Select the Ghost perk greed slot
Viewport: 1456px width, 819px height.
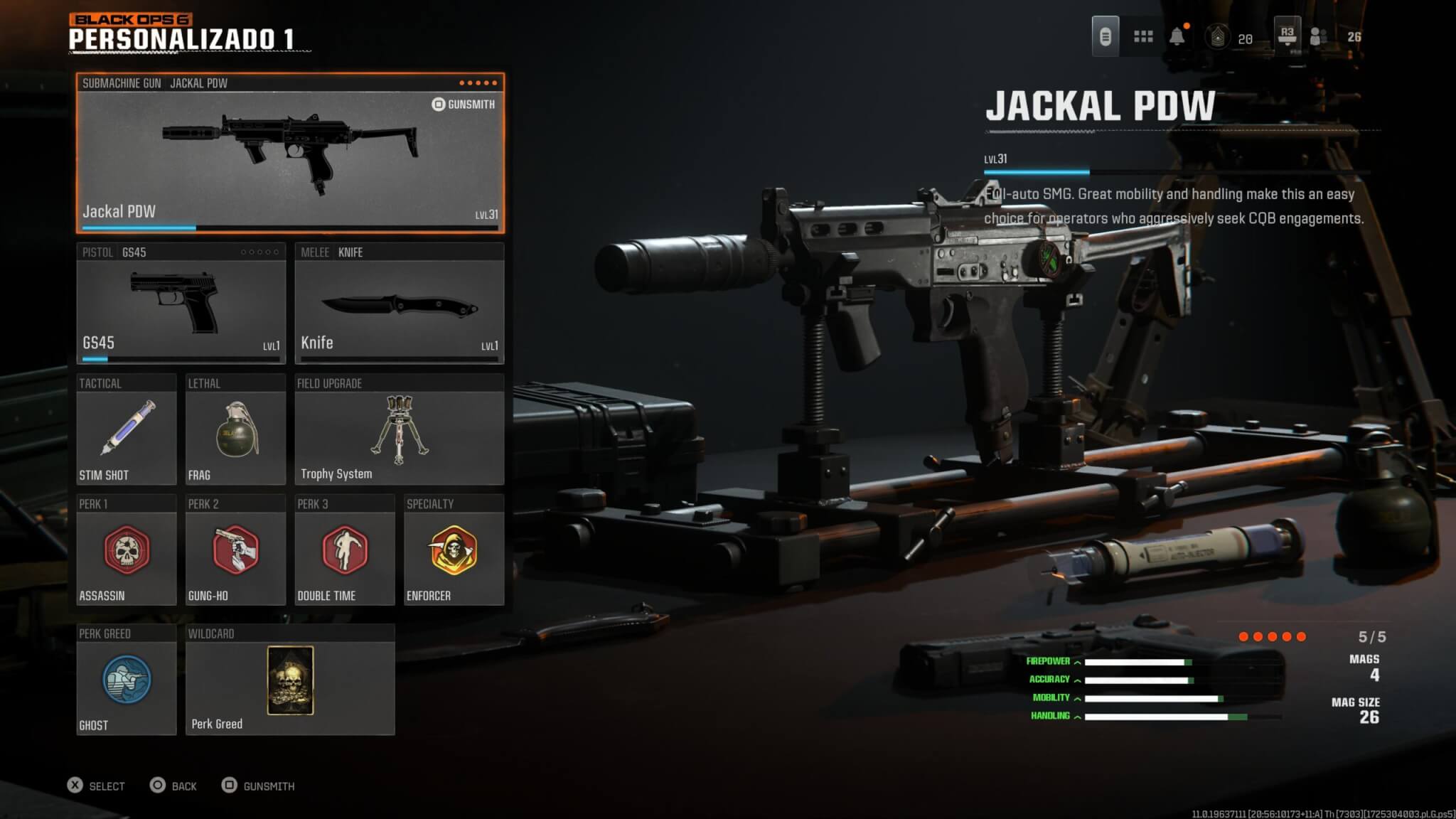126,680
